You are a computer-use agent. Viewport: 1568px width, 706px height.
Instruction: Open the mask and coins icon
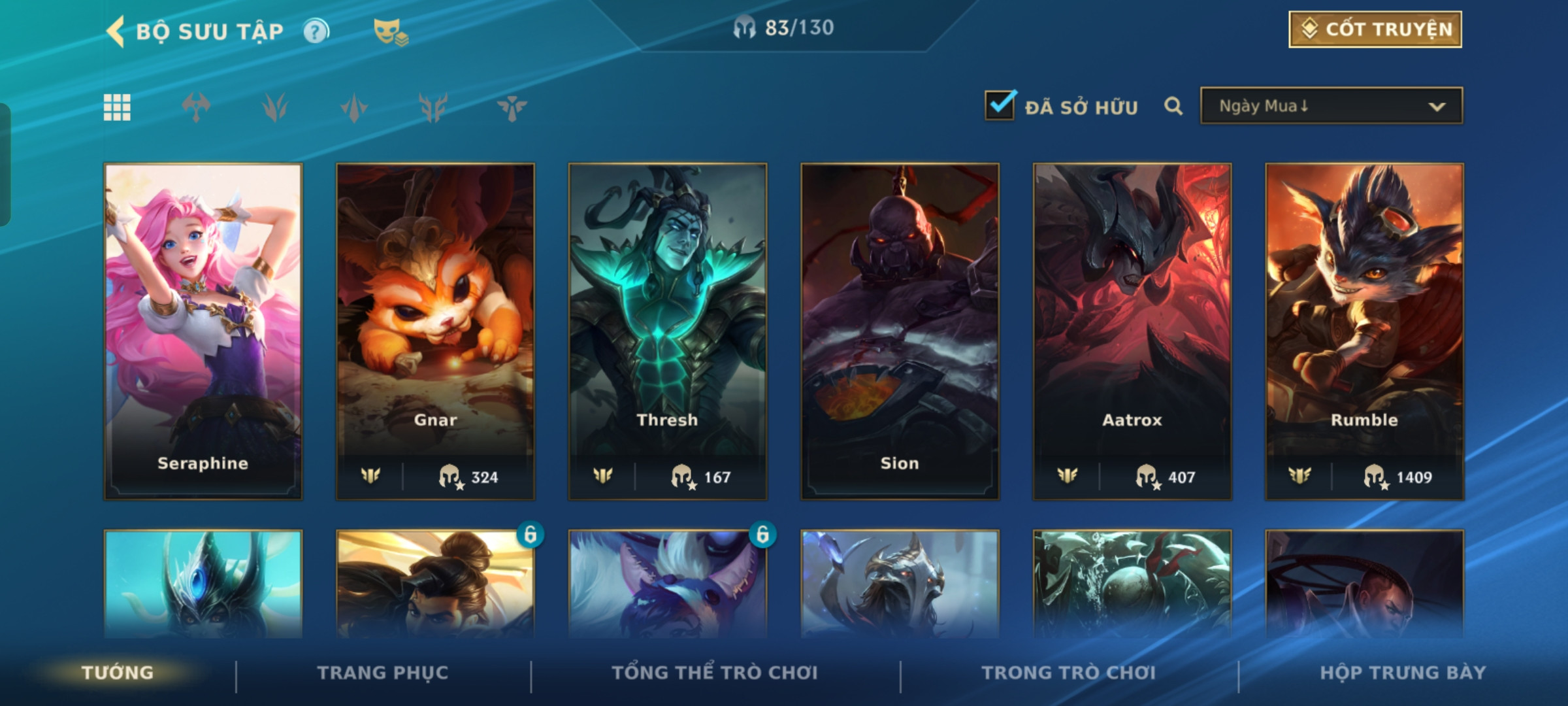pos(390,32)
